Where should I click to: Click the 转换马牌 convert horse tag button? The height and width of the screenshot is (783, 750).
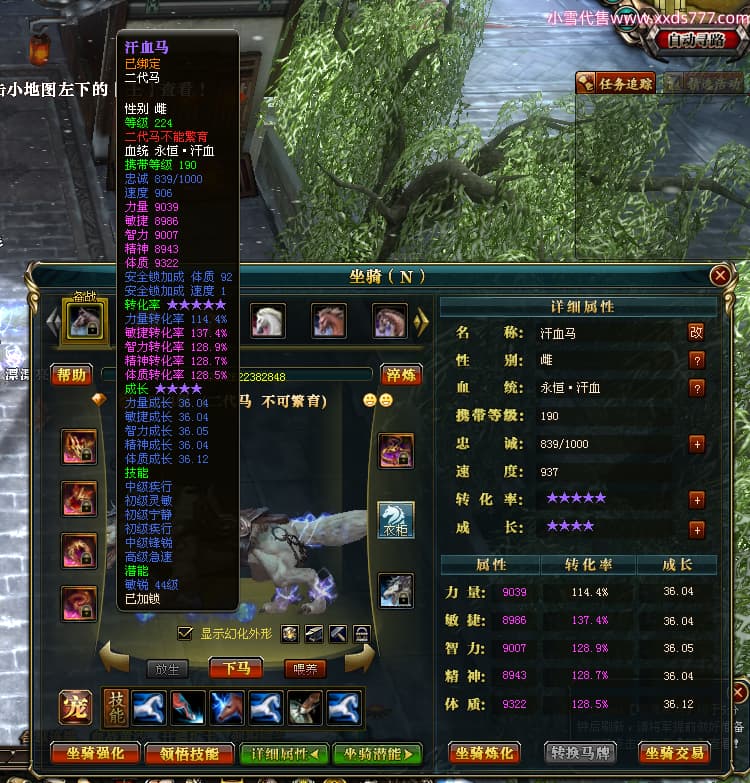pos(580,753)
